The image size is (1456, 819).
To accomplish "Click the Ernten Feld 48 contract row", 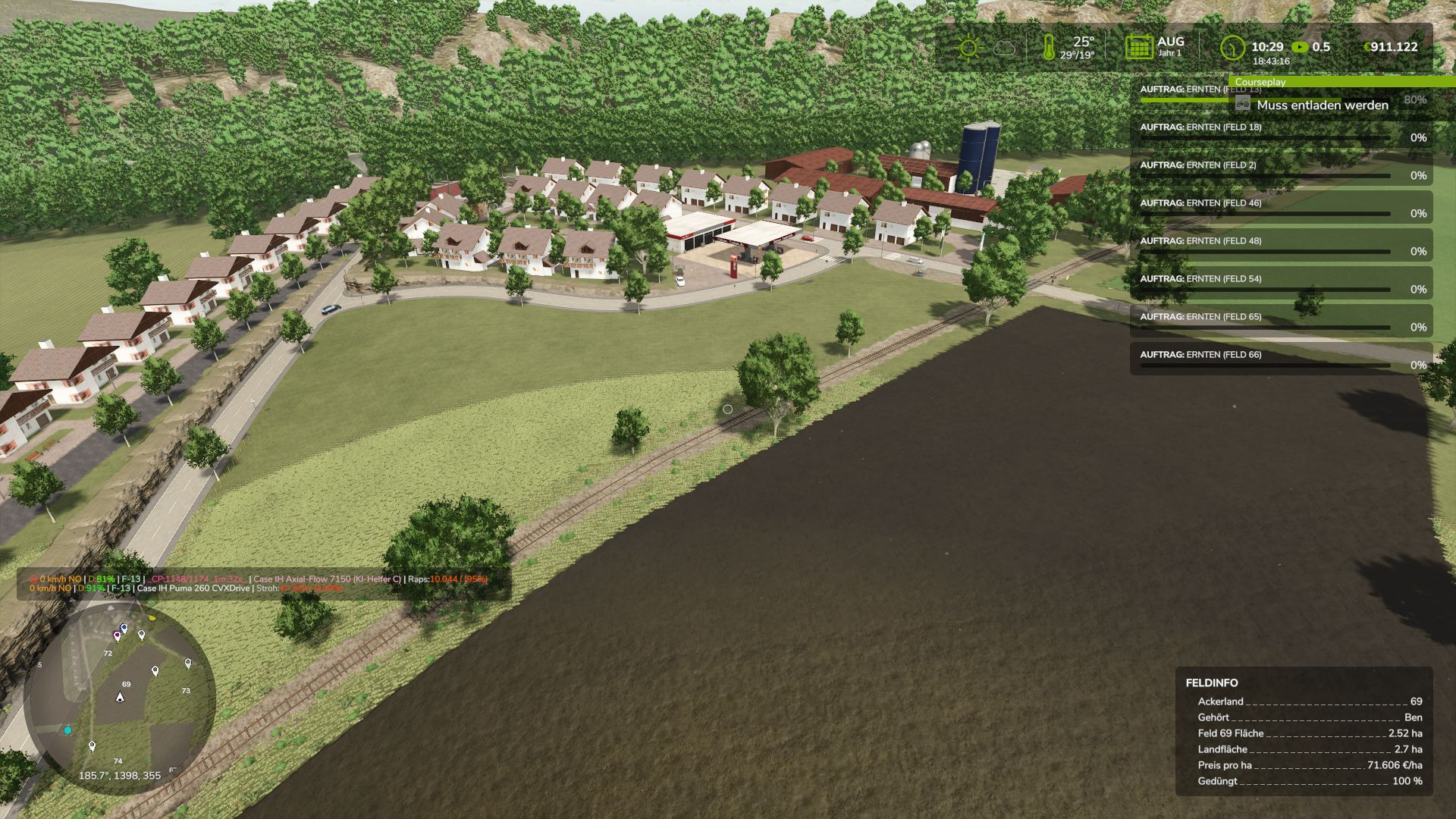I will coord(1282,246).
